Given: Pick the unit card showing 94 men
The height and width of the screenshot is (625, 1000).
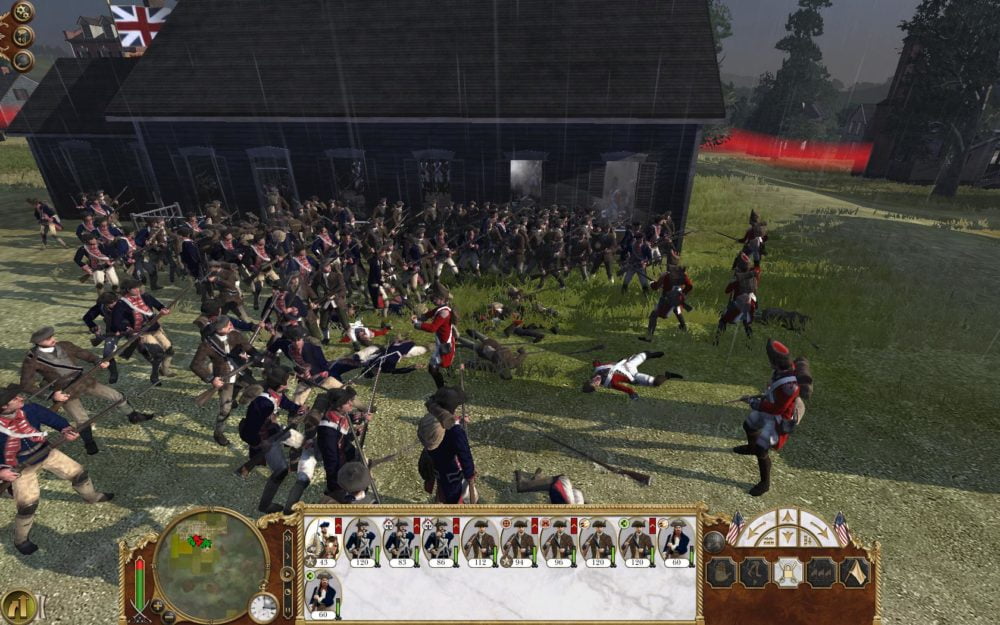Looking at the screenshot, I should [x=519, y=541].
